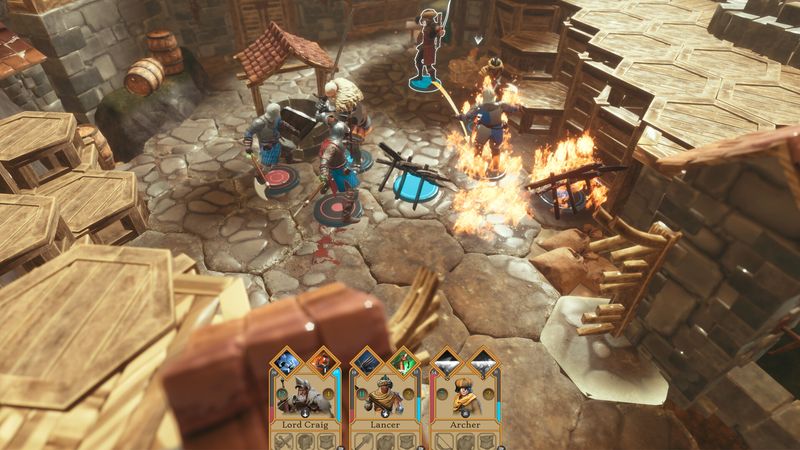Activate Lord Craig's blue diamond ability
This screenshot has height=450, width=800.
(x=286, y=362)
